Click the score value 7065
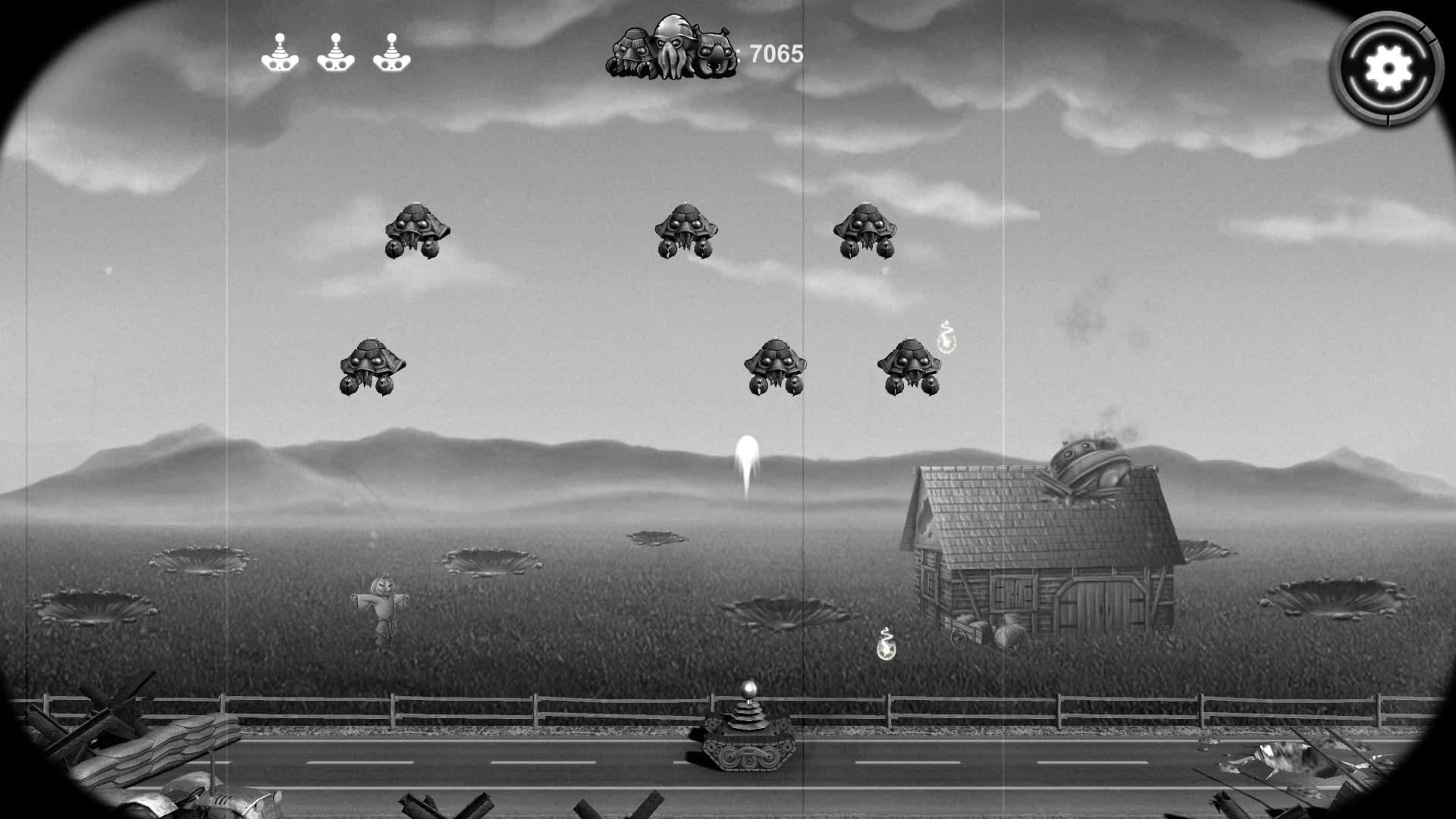 click(775, 53)
